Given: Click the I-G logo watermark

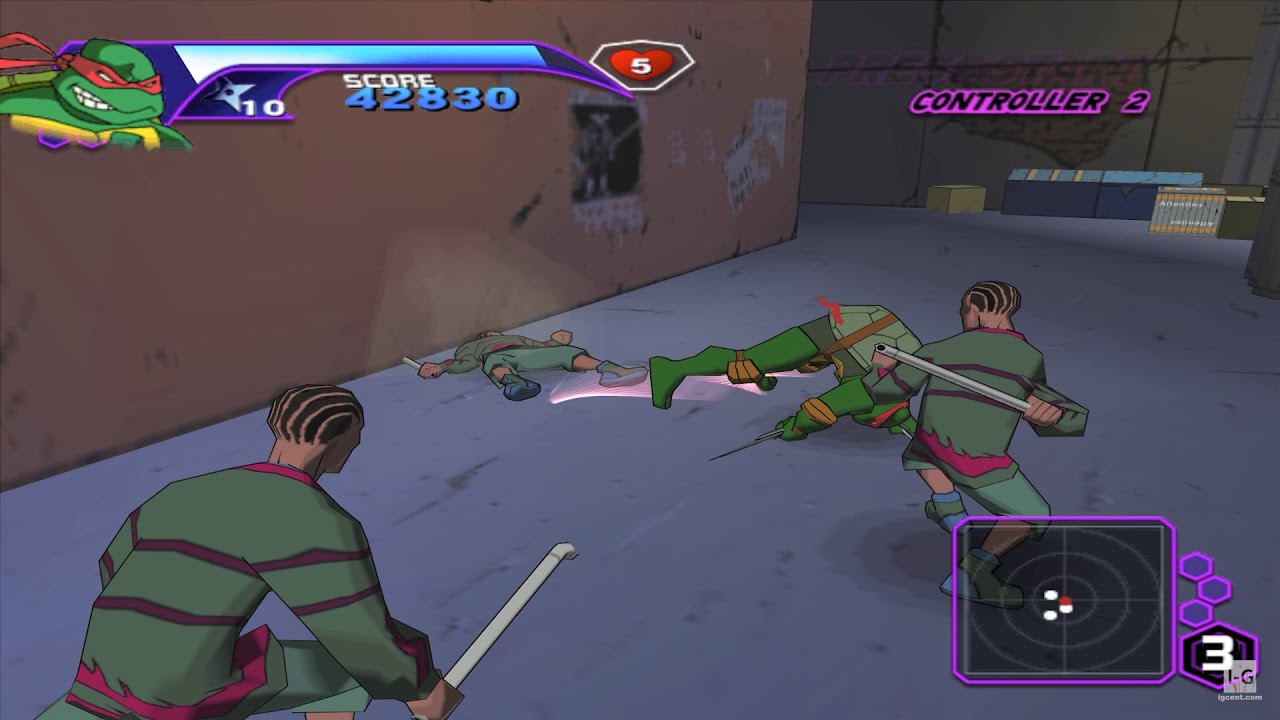Looking at the screenshot, I should click(1240, 675).
